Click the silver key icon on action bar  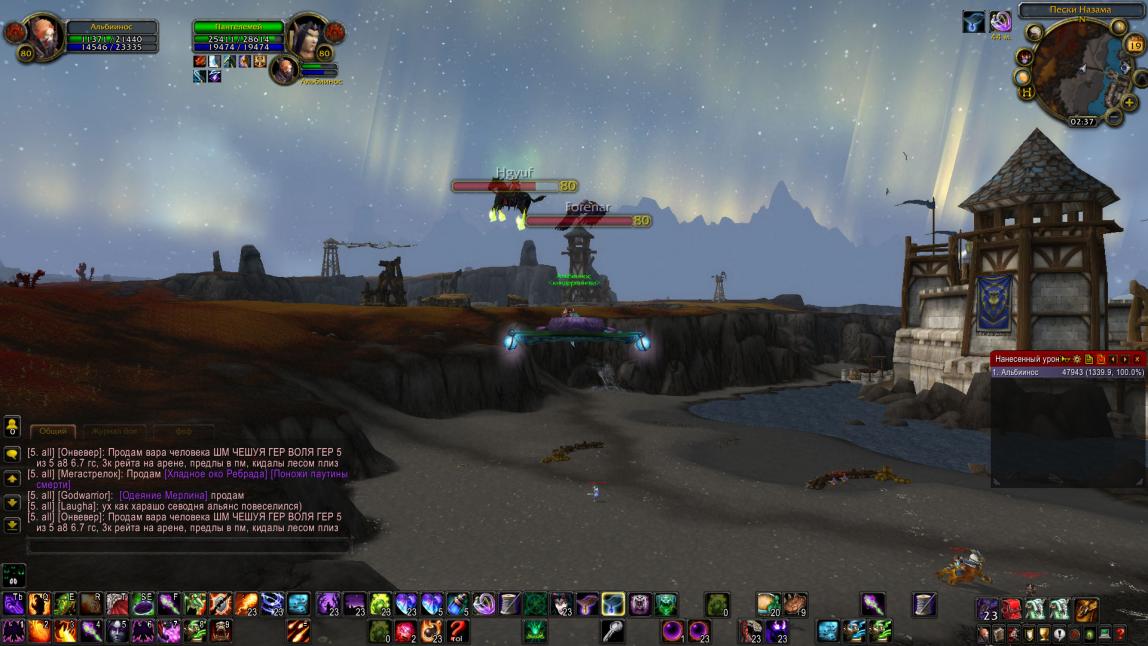click(x=611, y=631)
